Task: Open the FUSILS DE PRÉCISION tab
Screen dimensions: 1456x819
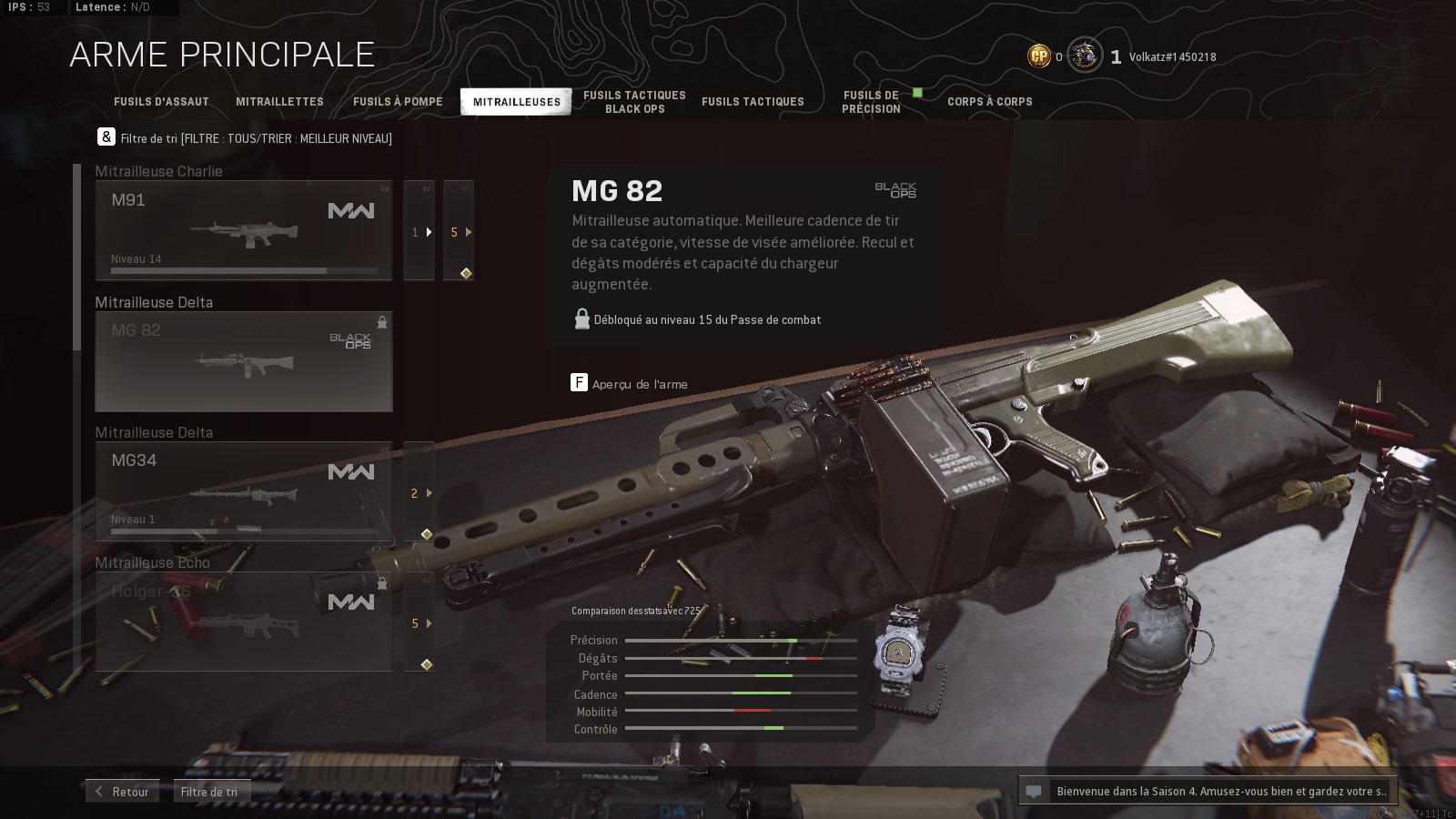Action: (870, 101)
